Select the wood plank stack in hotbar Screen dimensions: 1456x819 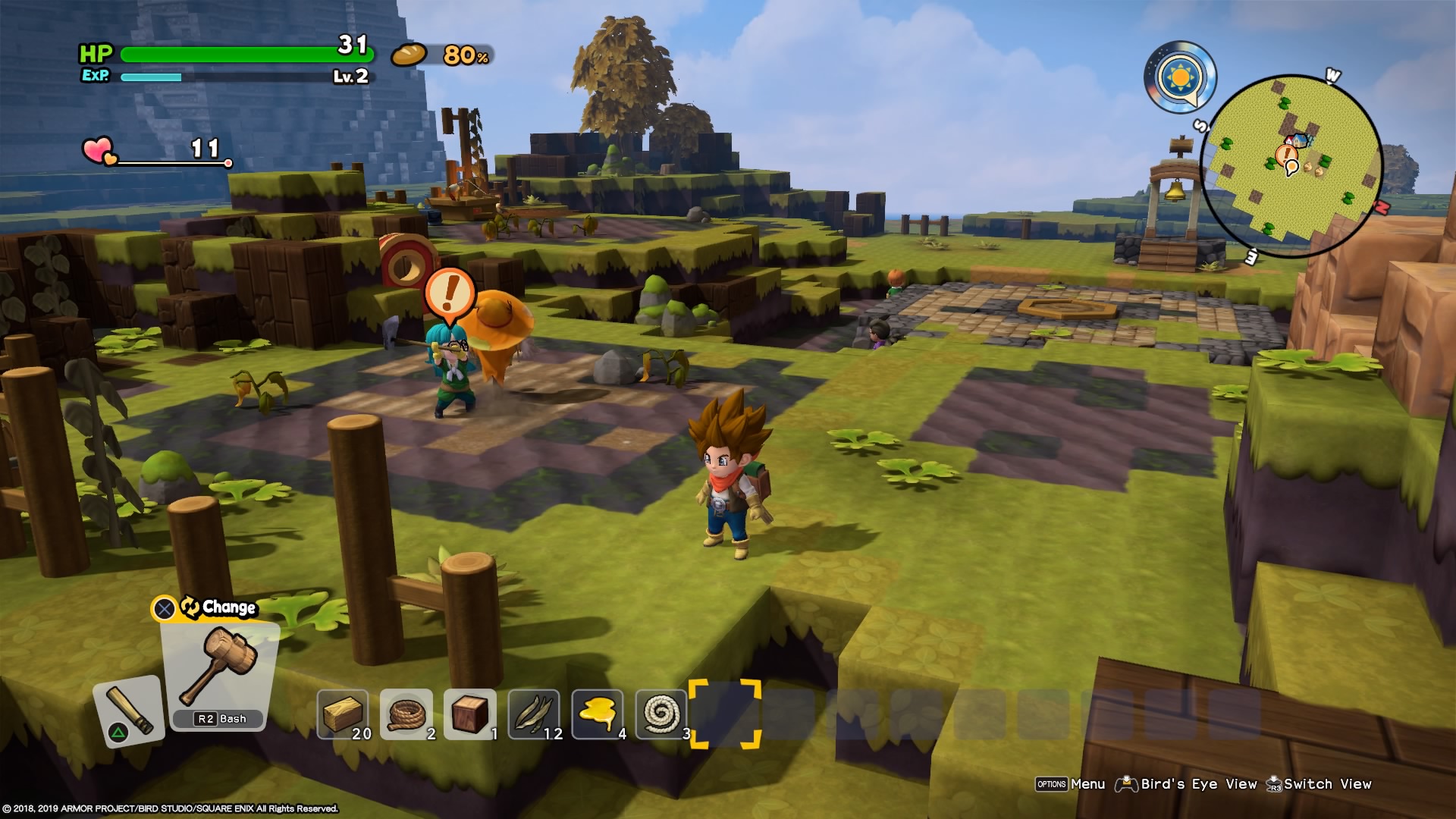tap(343, 714)
